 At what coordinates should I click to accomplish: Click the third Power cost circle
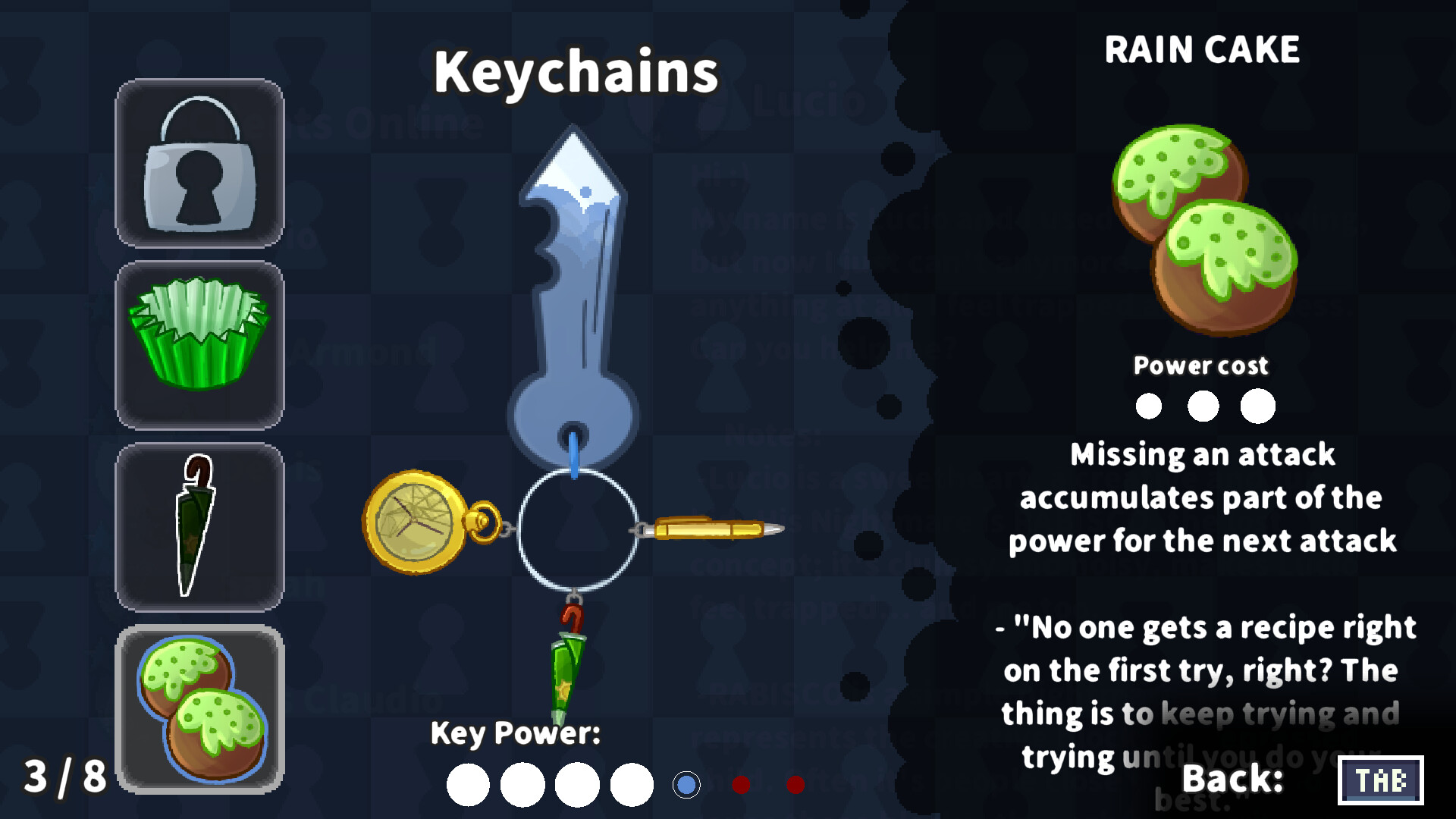[x=1257, y=406]
